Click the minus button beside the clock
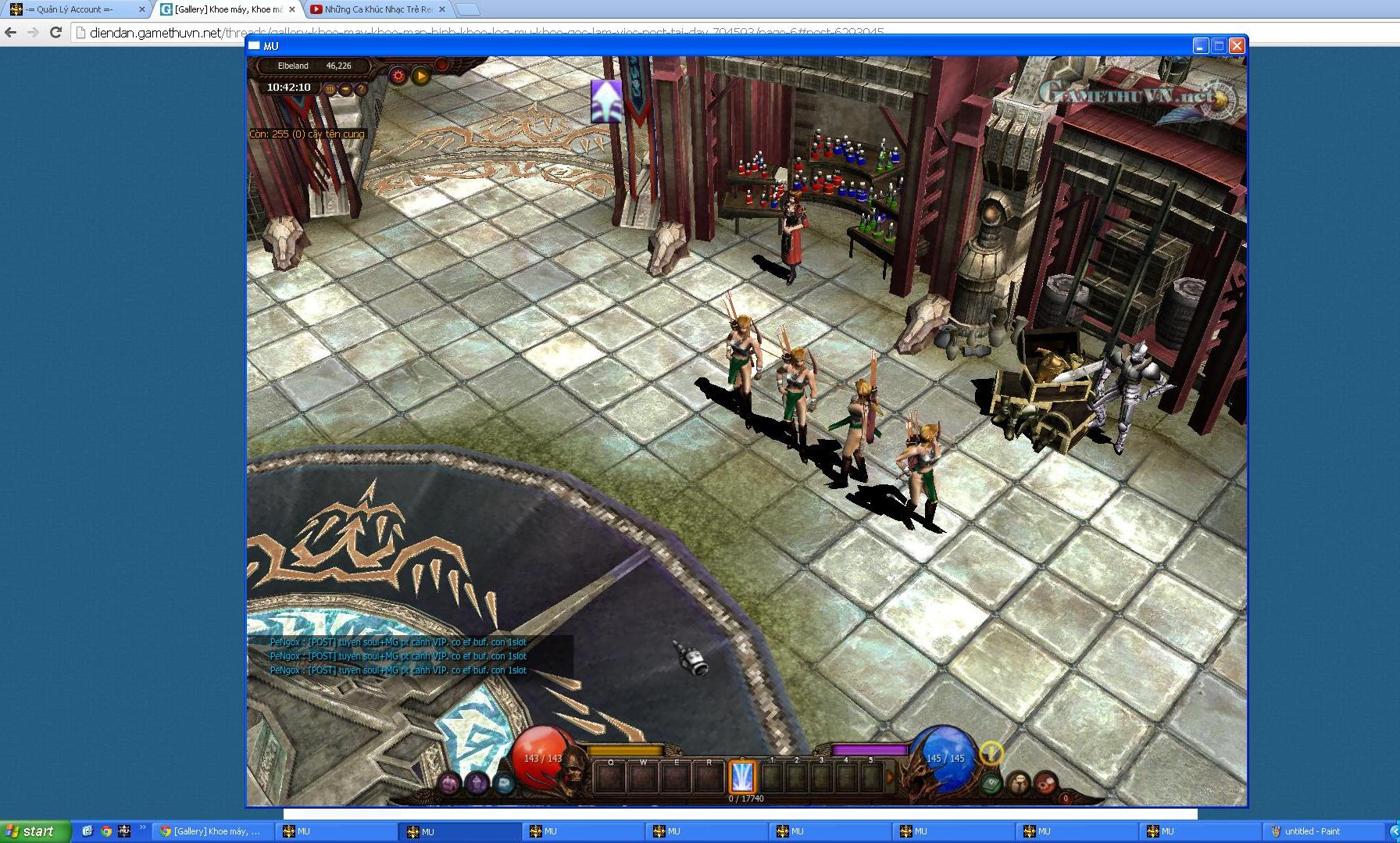 click(345, 89)
